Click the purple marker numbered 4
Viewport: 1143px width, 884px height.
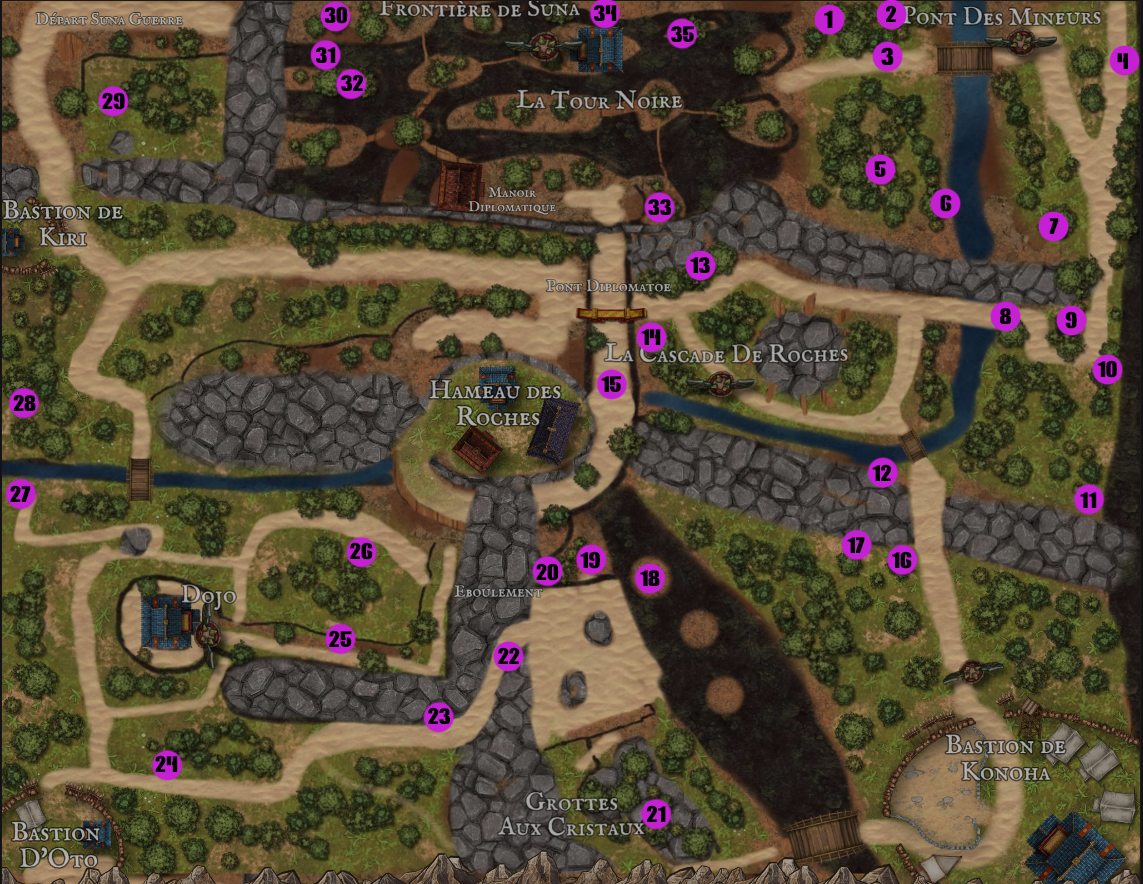click(x=1124, y=61)
